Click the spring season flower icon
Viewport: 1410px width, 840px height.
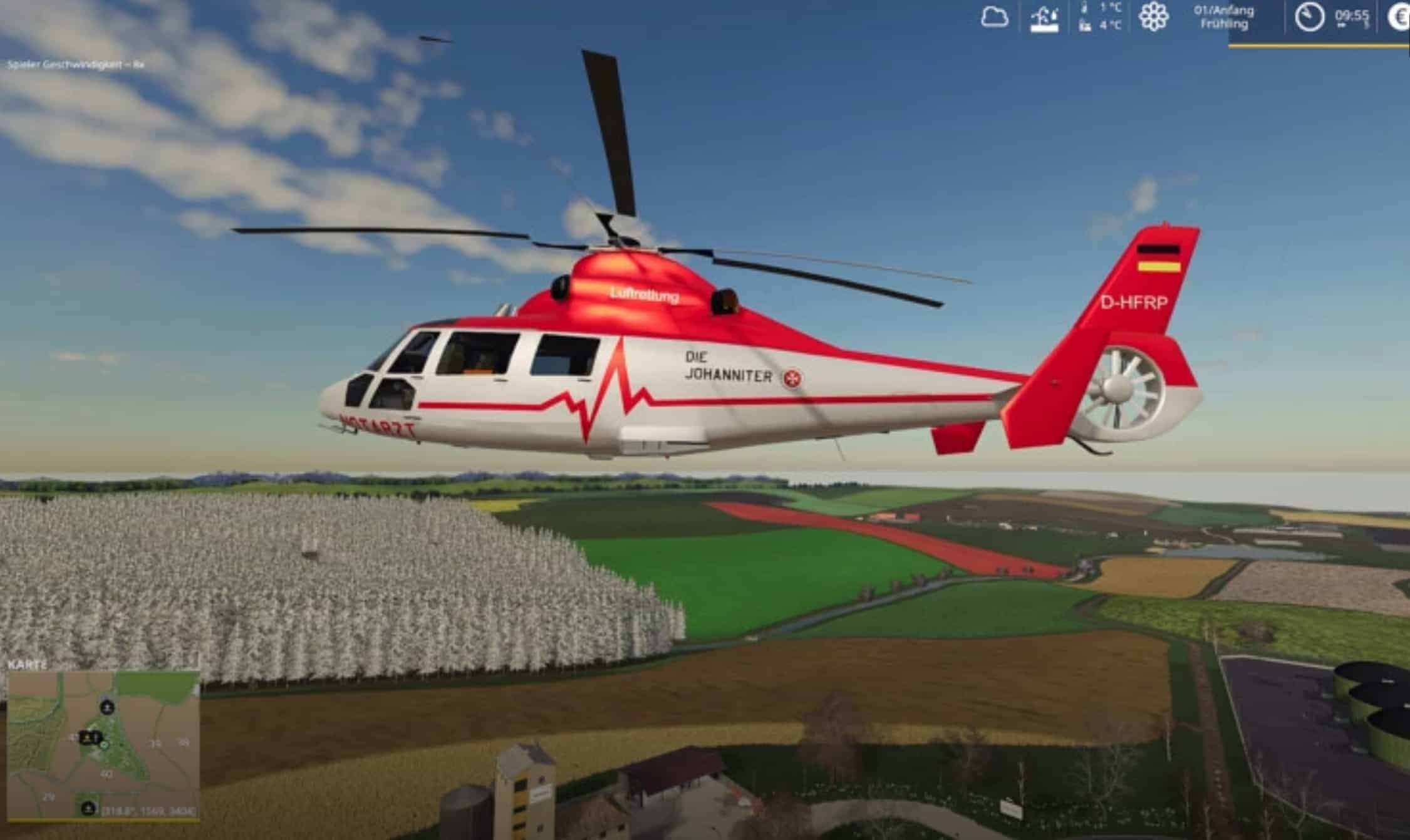[1153, 17]
